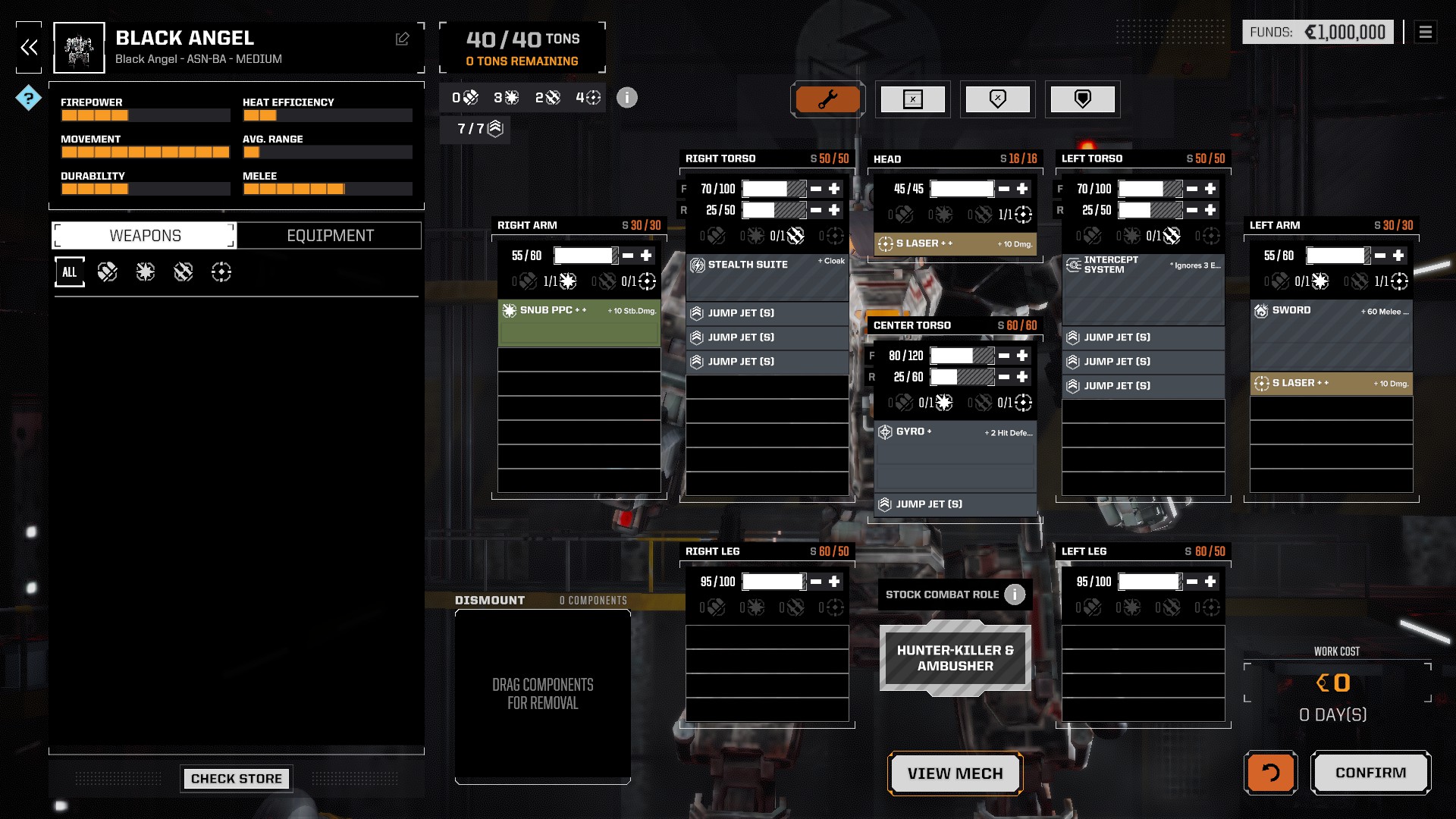Select the Weapons tab
Image resolution: width=1456 pixels, height=819 pixels.
pos(145,236)
